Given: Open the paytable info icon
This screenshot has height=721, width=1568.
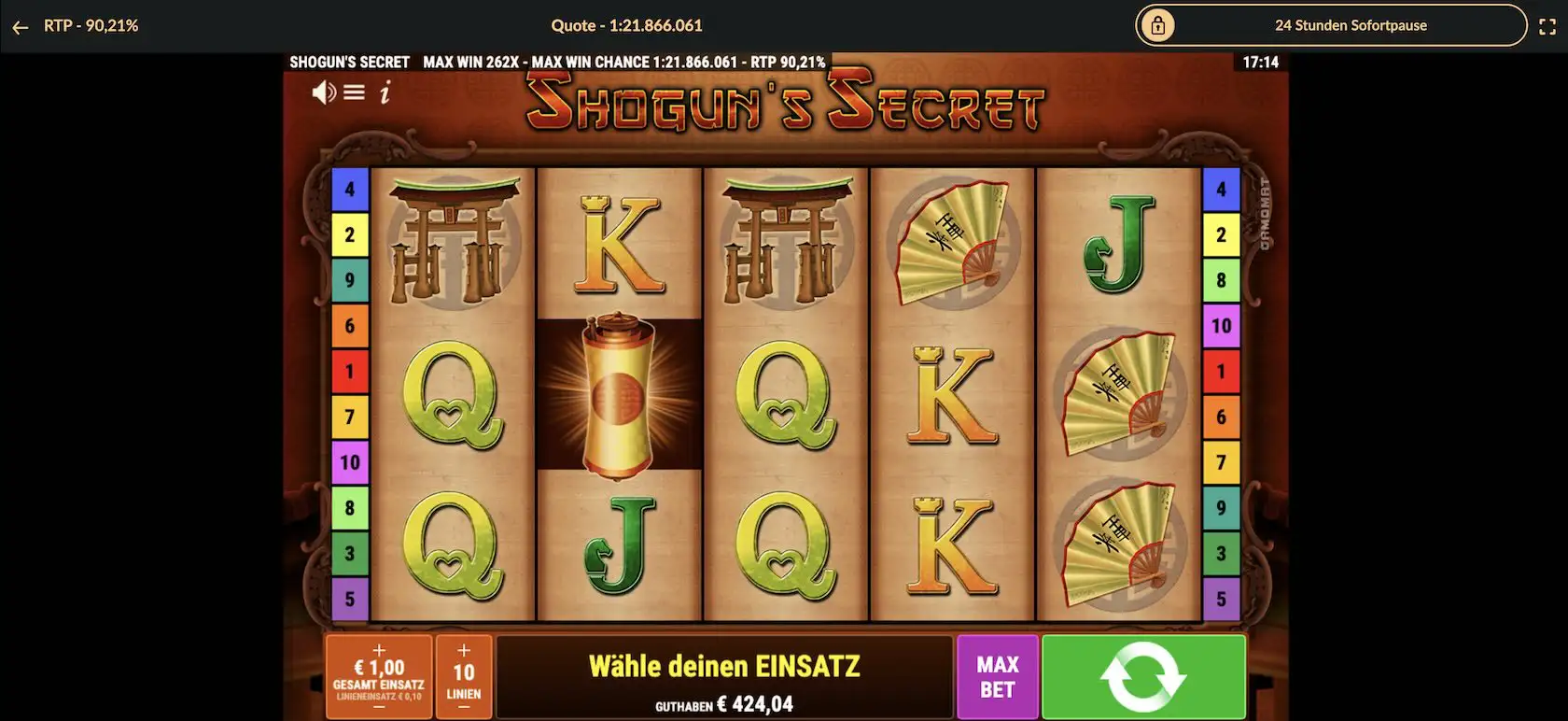Looking at the screenshot, I should tap(386, 92).
